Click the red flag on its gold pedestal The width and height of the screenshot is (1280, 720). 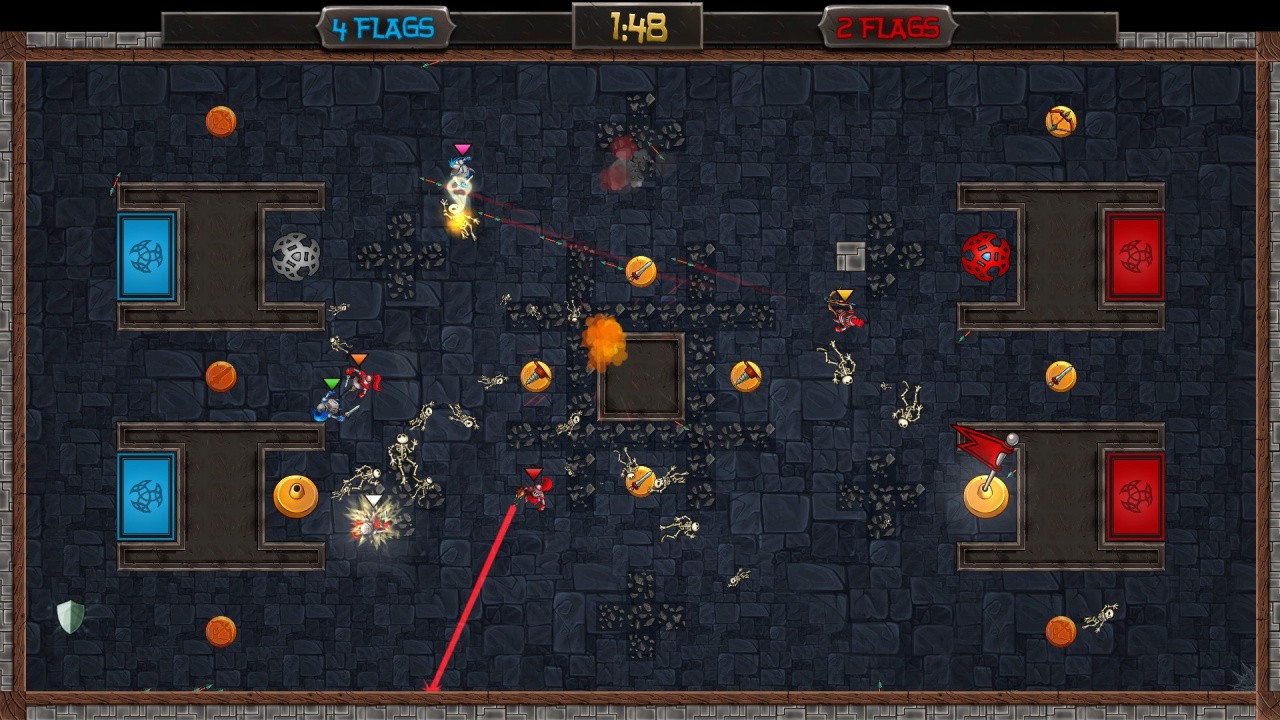coord(985,470)
